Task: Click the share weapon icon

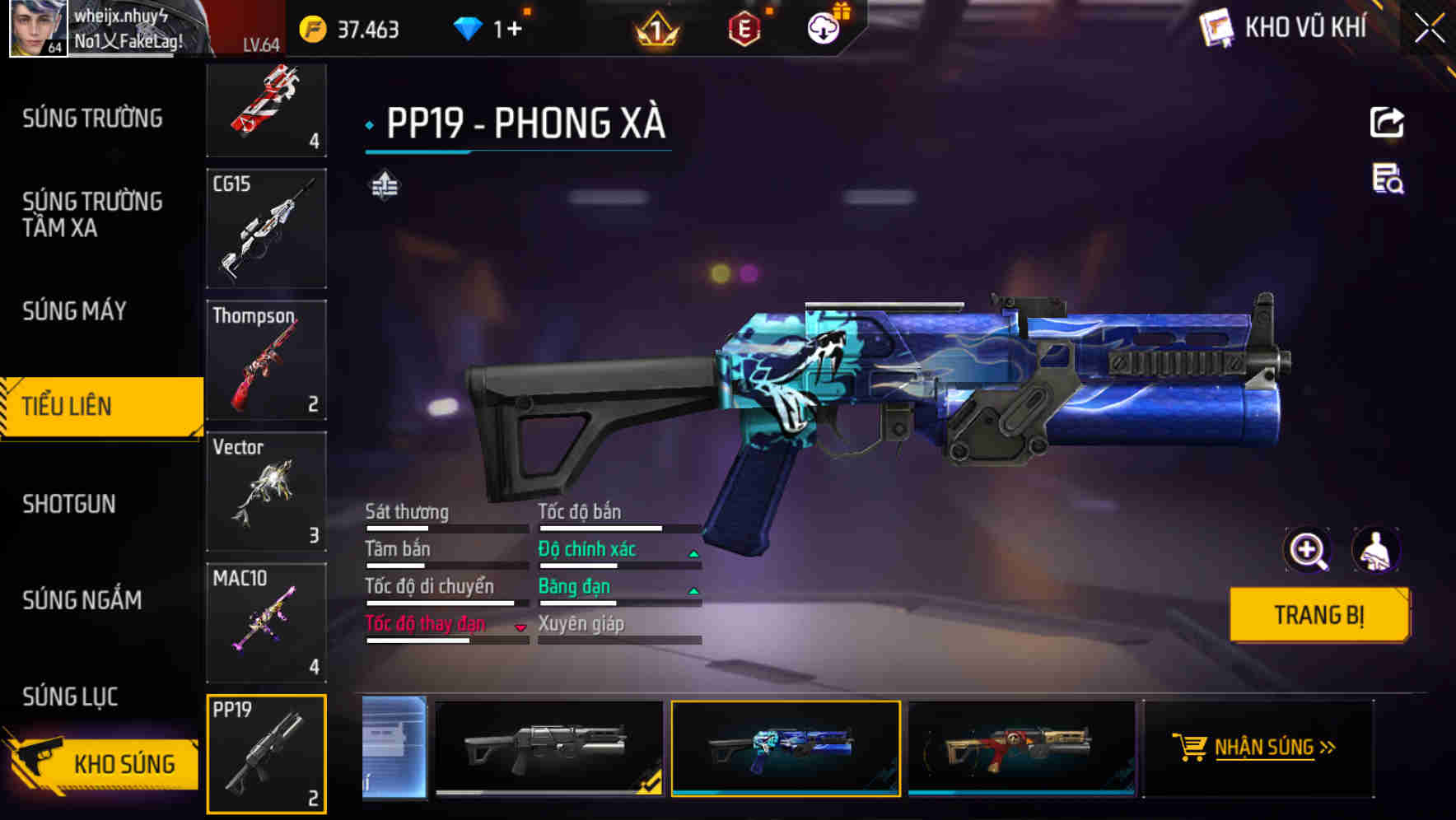Action: 1387,121
